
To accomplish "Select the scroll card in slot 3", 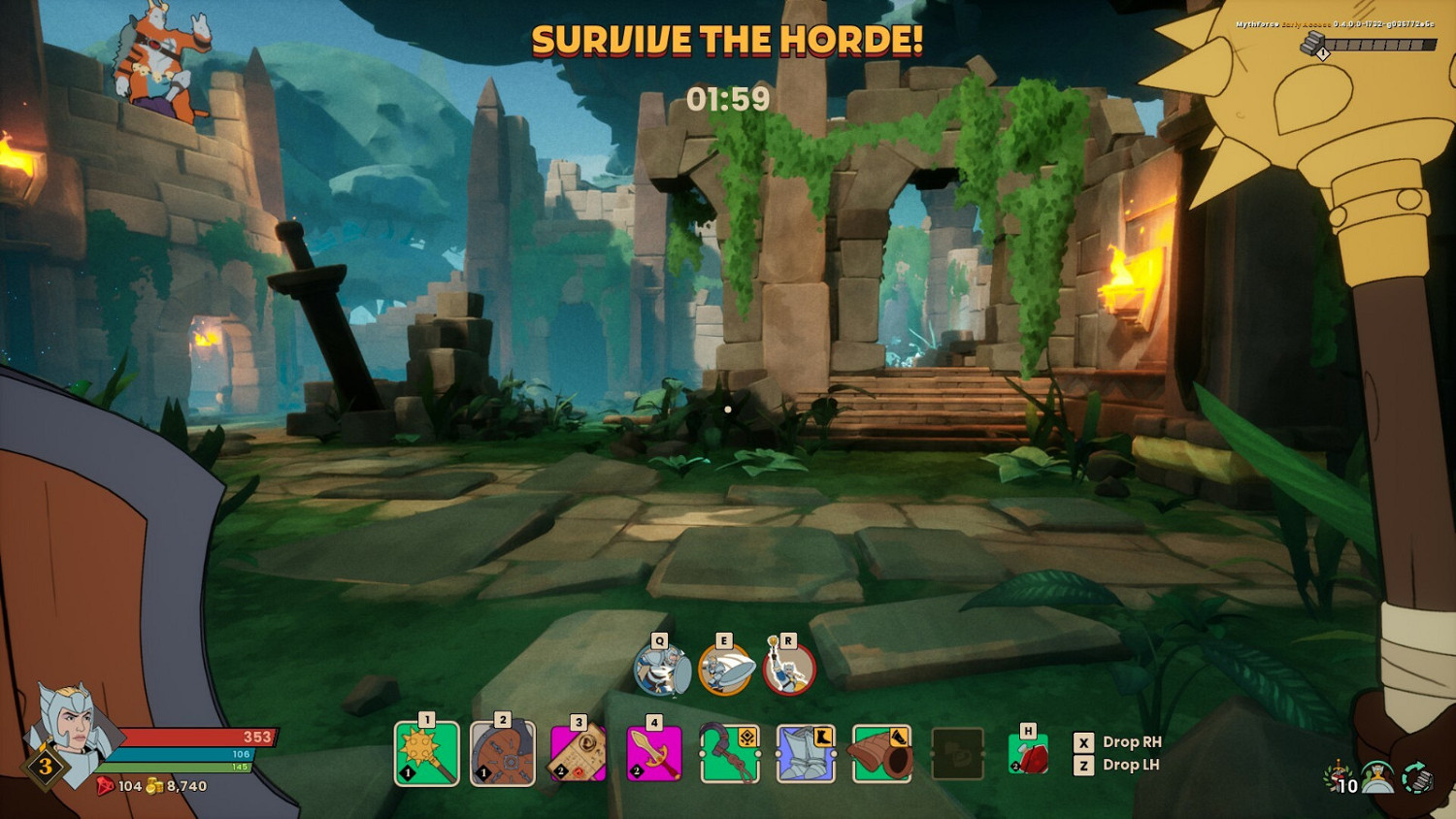I will 578,755.
